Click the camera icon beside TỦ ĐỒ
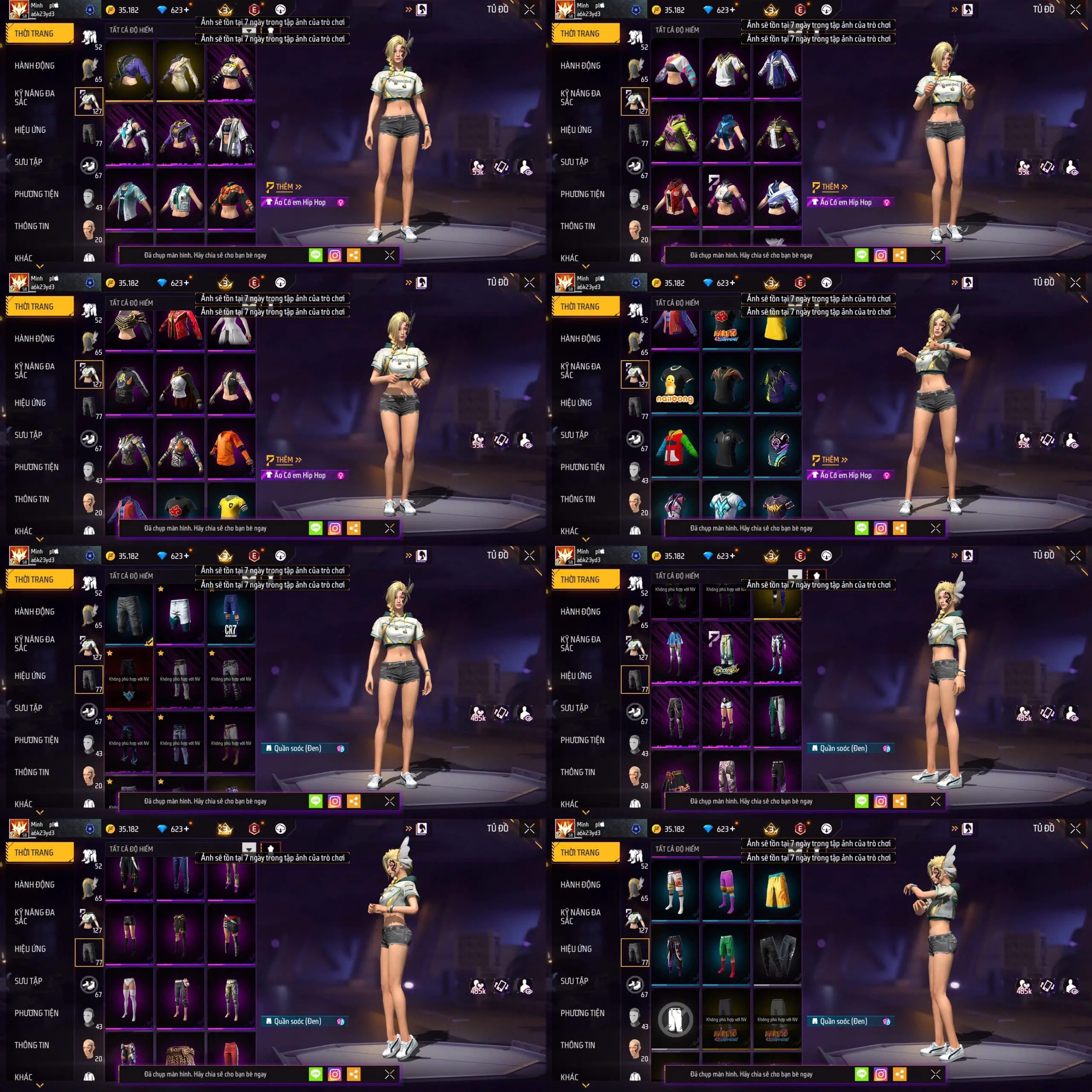1092x1092 pixels. coord(421,10)
